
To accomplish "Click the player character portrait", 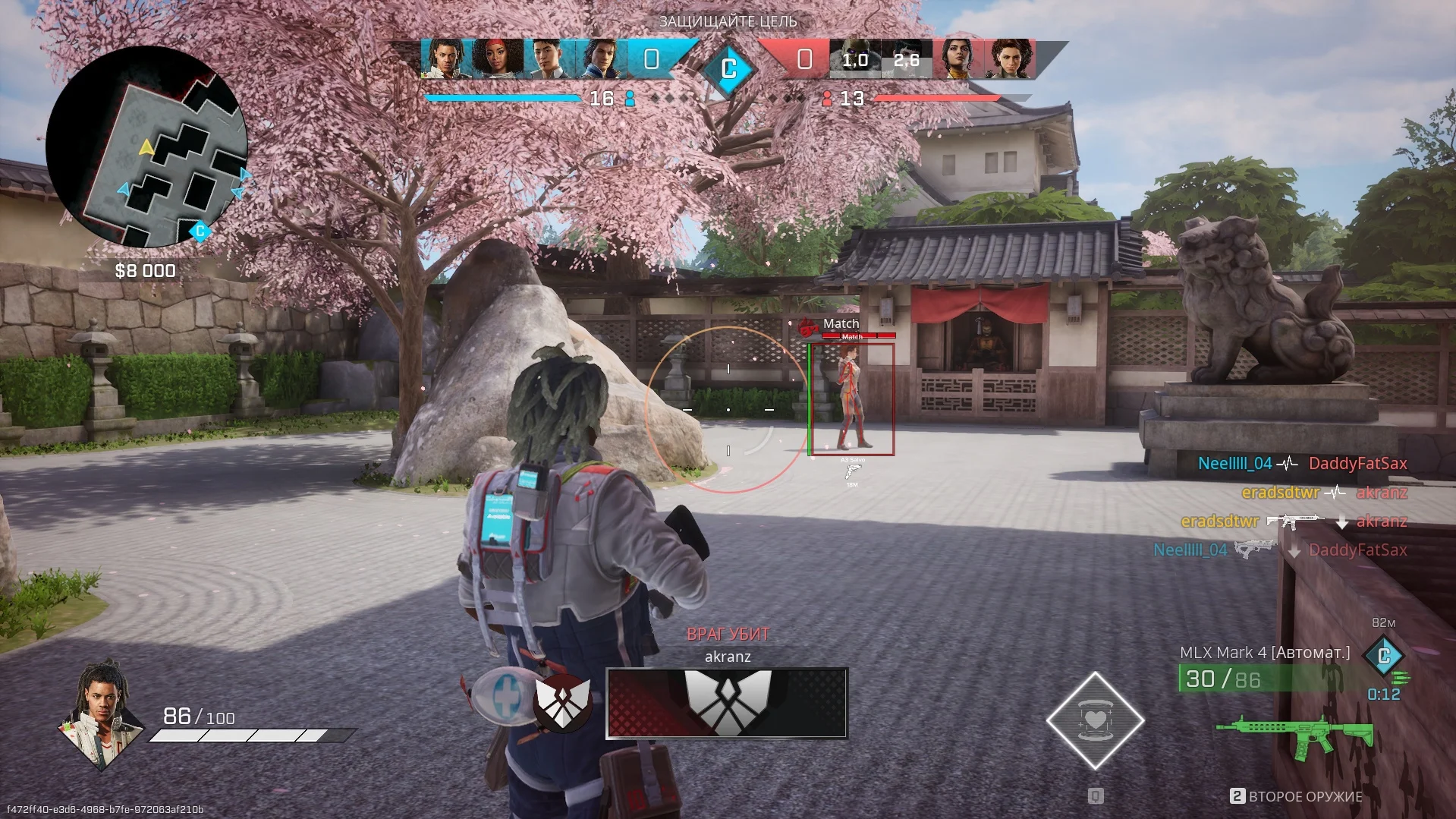I will 101,713.
